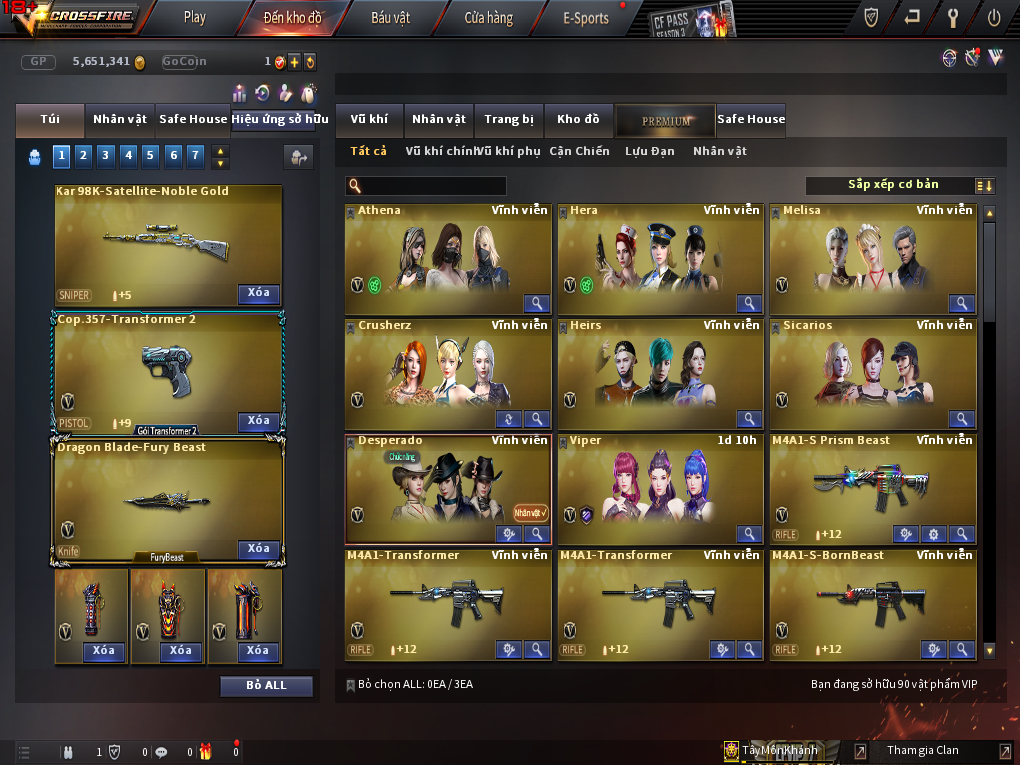The width and height of the screenshot is (1020, 765).
Task: Show the PREMIUM tab
Action: tap(666, 120)
